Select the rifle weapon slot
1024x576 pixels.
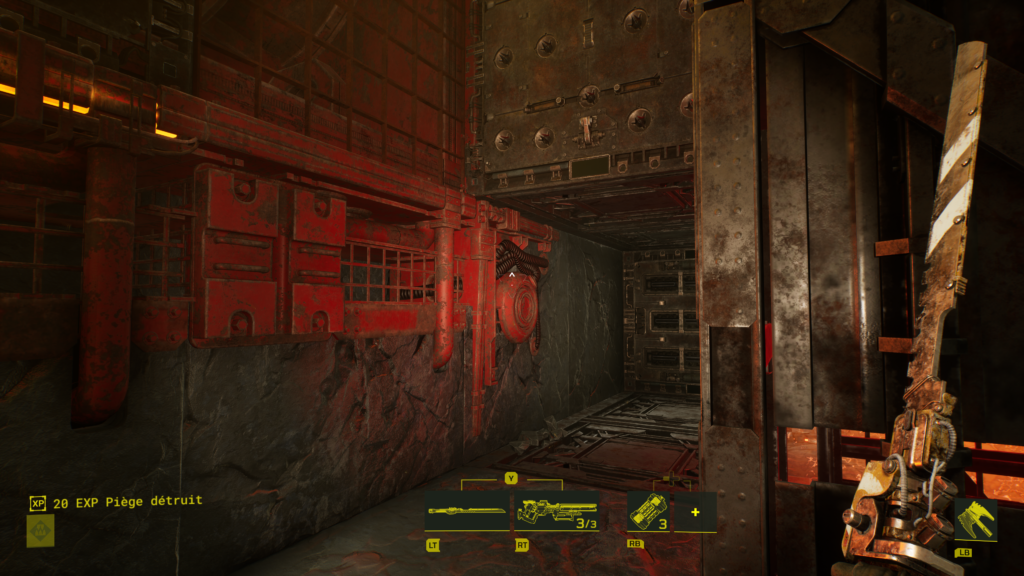coord(556,511)
